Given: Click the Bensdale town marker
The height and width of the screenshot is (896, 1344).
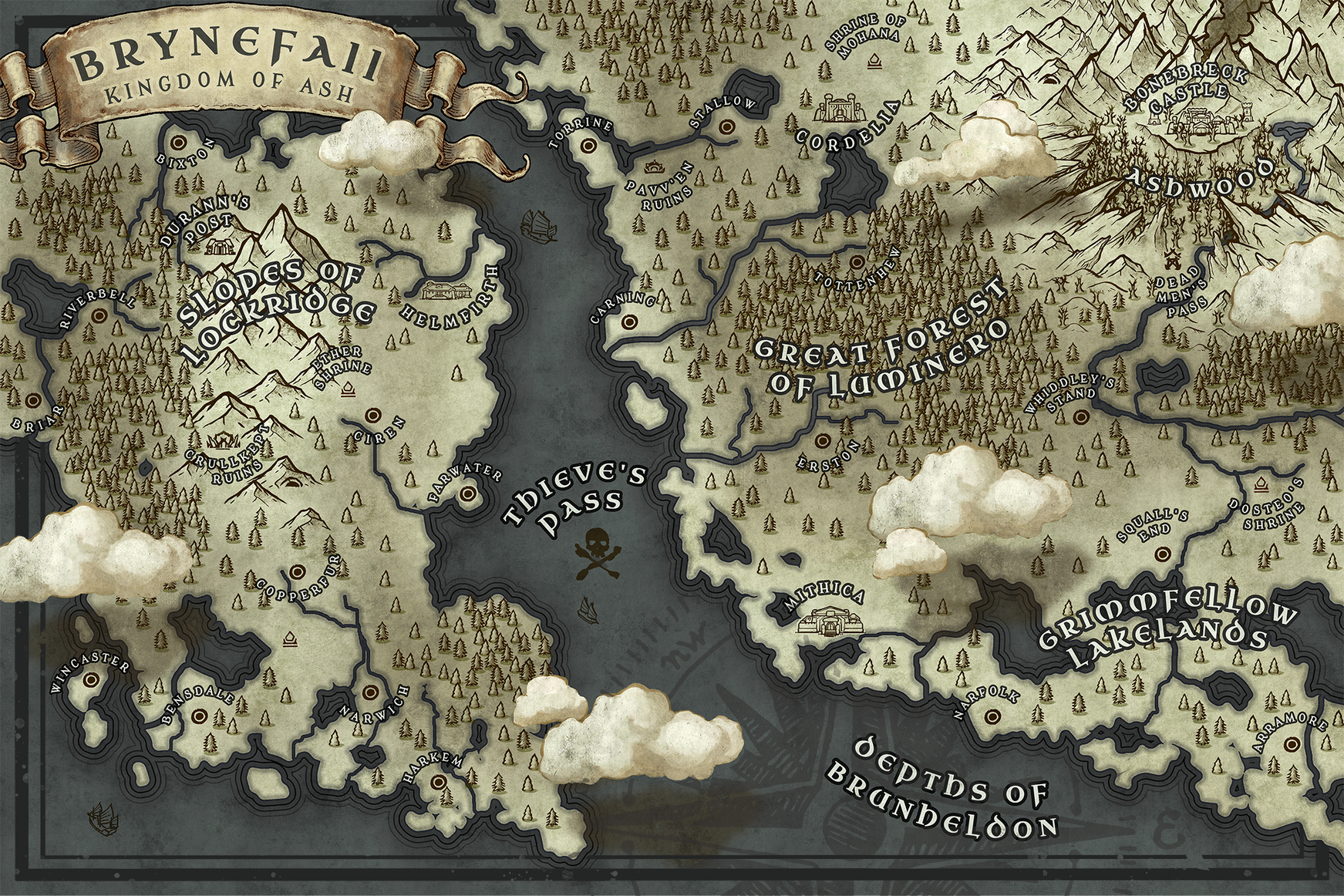Looking at the screenshot, I should pyautogui.click(x=198, y=717).
